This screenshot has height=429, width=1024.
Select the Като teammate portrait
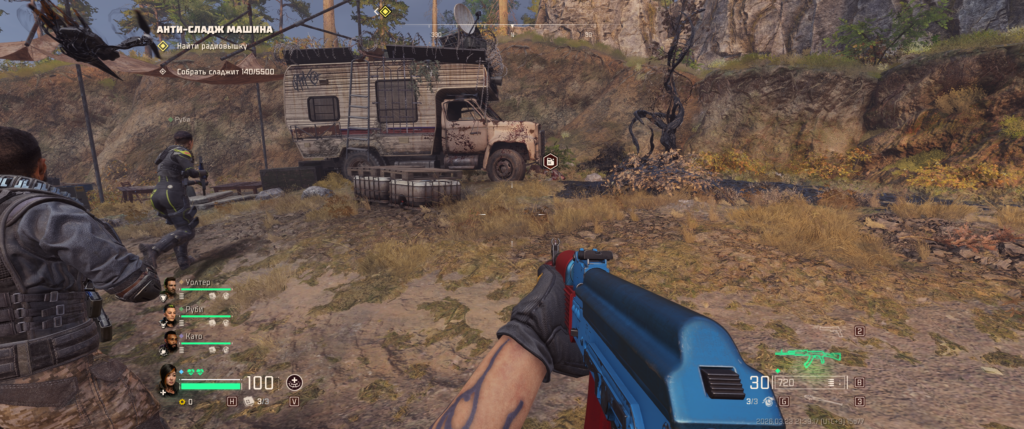[x=170, y=342]
